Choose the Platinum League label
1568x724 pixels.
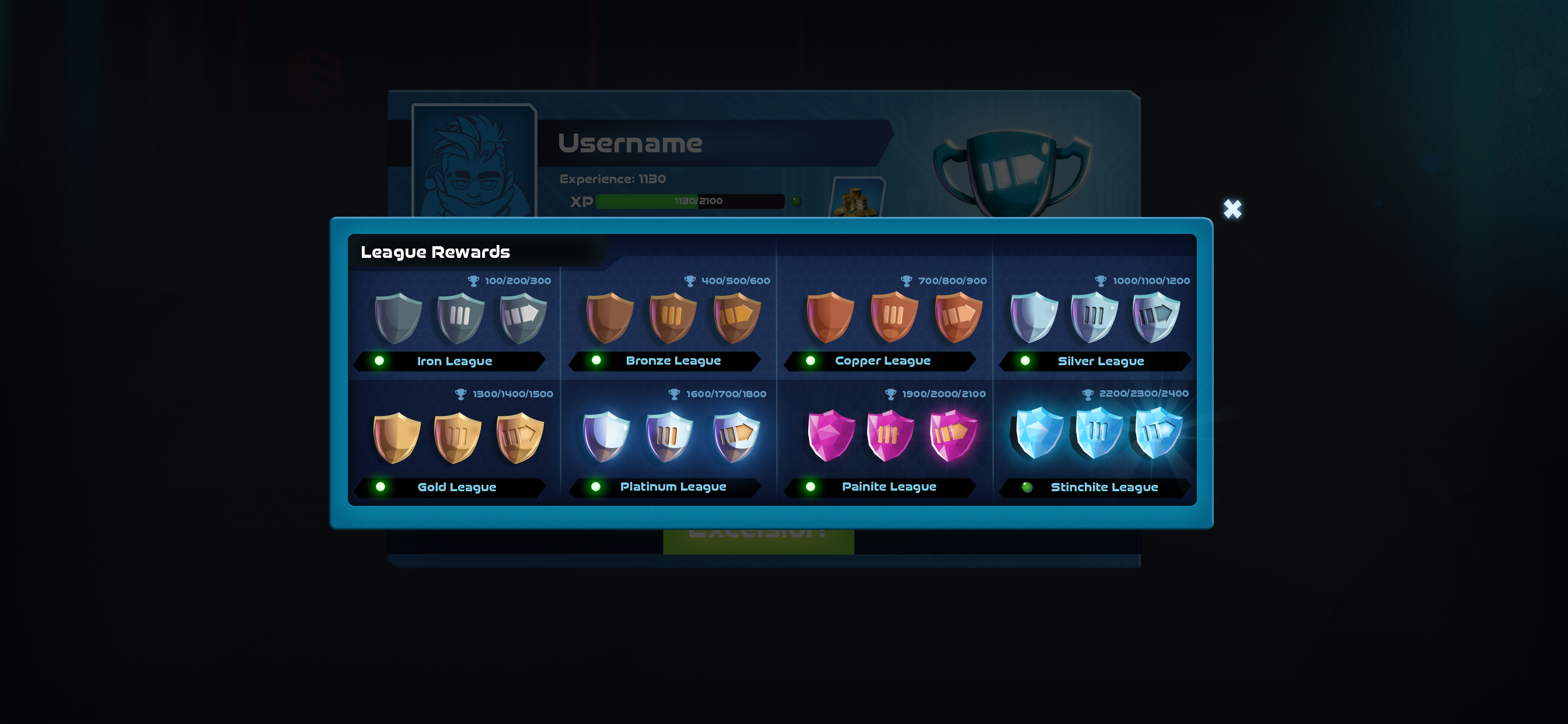[673, 487]
